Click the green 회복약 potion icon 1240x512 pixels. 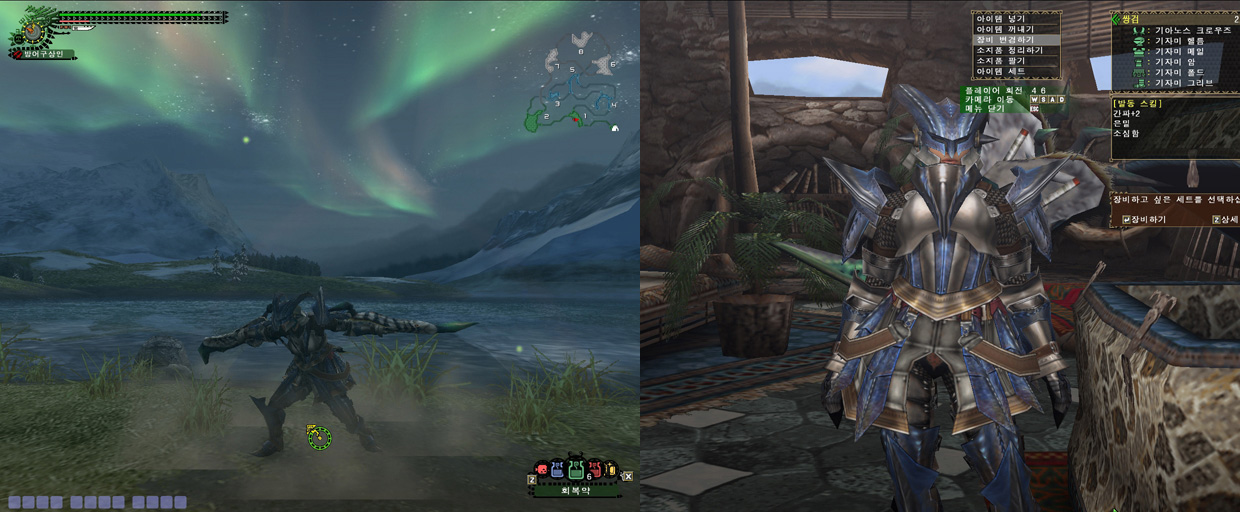[576, 468]
